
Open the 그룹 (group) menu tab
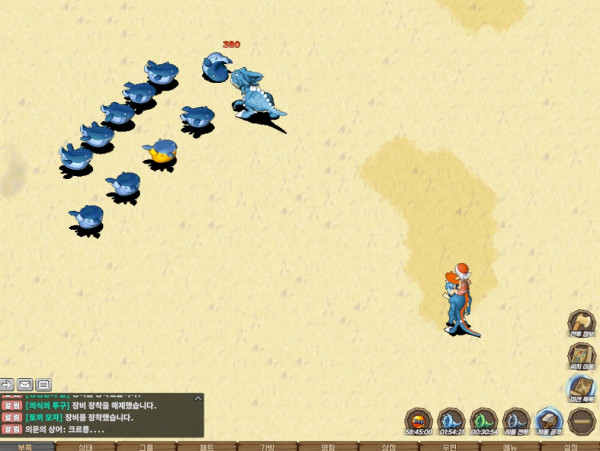146,446
